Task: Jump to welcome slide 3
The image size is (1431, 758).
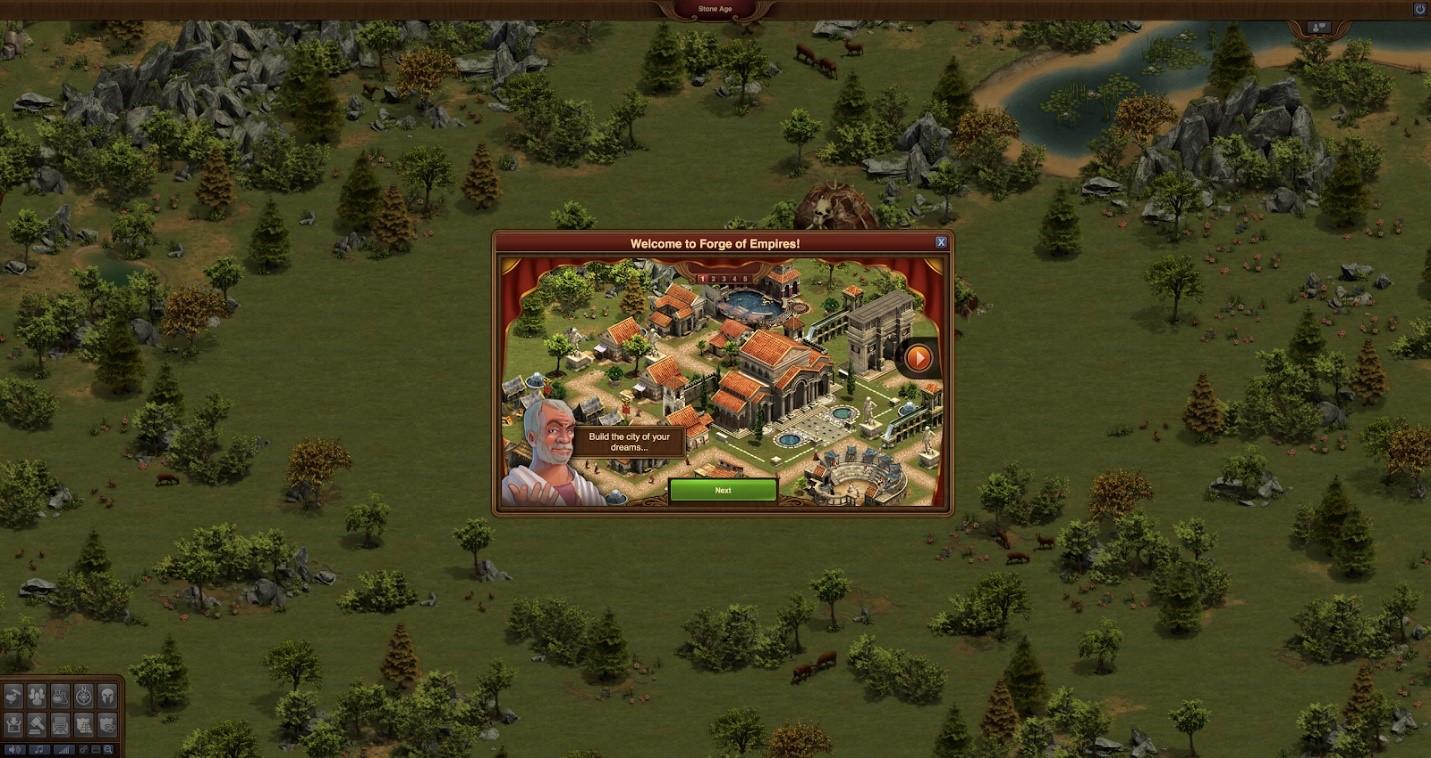Action: (723, 279)
